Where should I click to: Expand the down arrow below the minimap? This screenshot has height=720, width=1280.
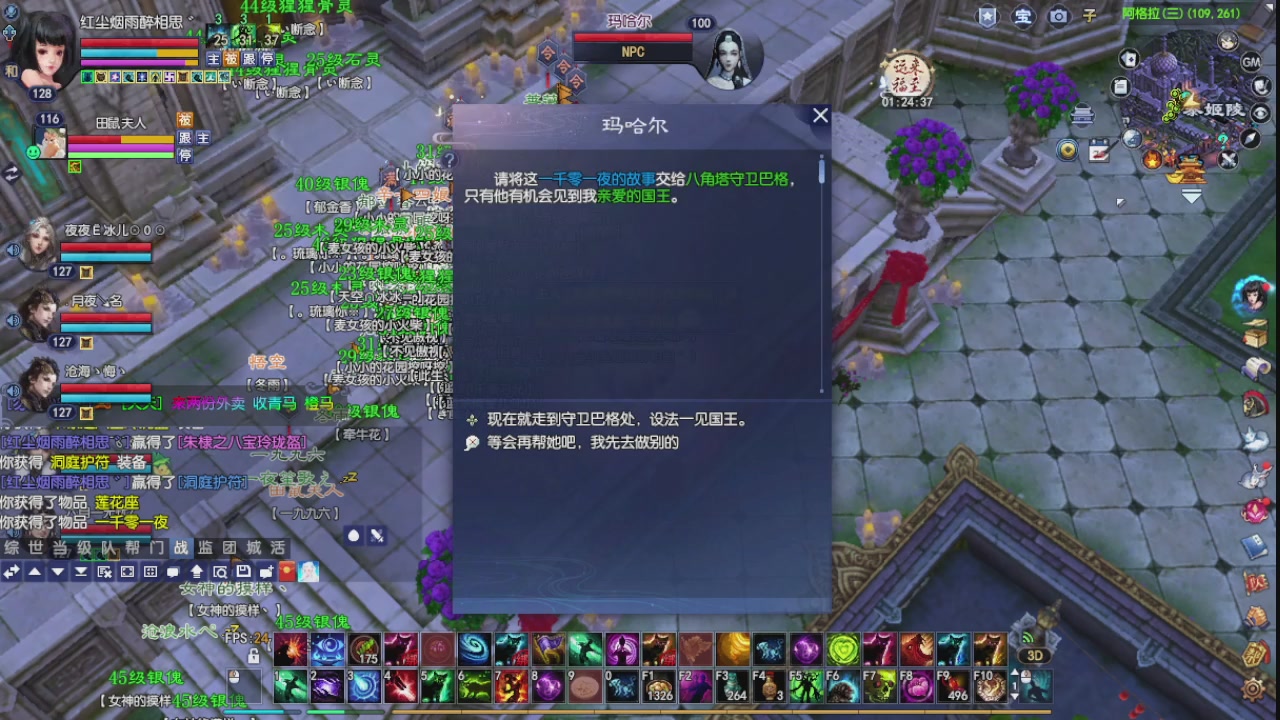pyautogui.click(x=1192, y=196)
